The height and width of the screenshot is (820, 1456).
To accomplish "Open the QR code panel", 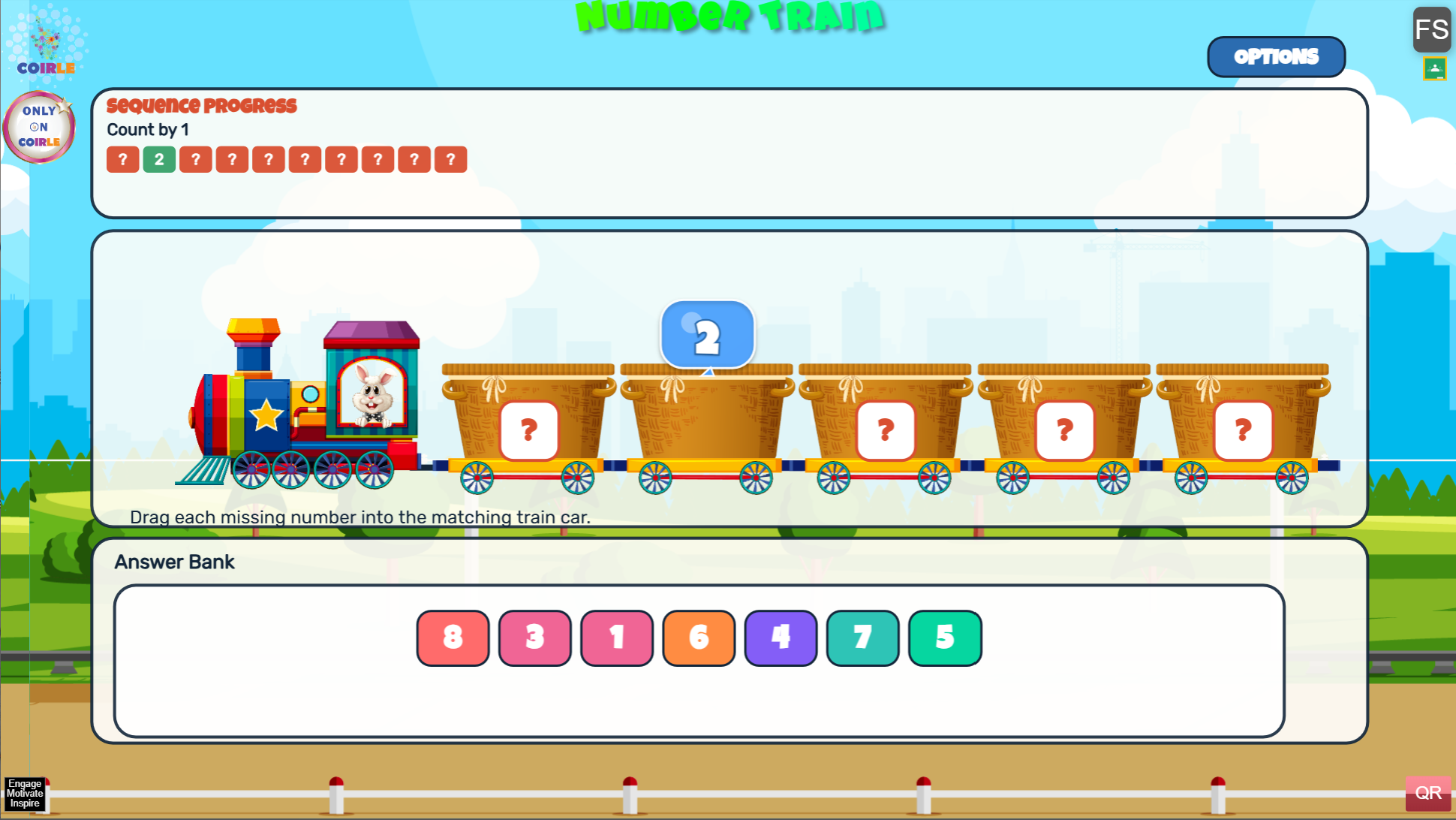I will click(1427, 793).
